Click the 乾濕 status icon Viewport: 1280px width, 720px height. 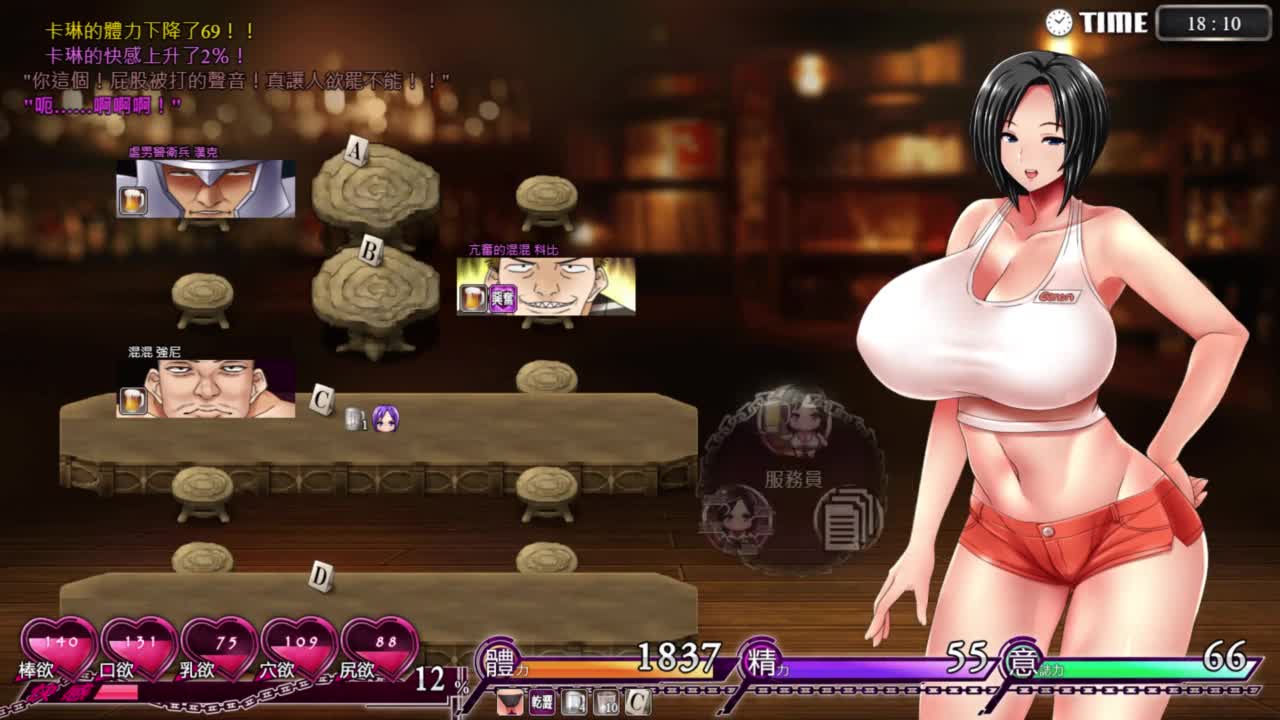coord(541,702)
